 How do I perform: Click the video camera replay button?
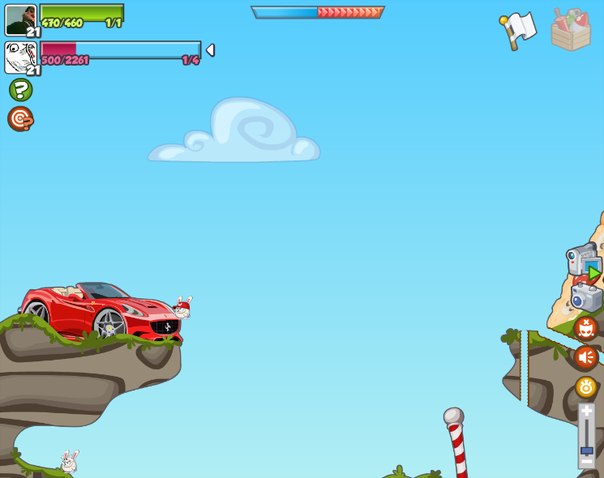point(582,260)
